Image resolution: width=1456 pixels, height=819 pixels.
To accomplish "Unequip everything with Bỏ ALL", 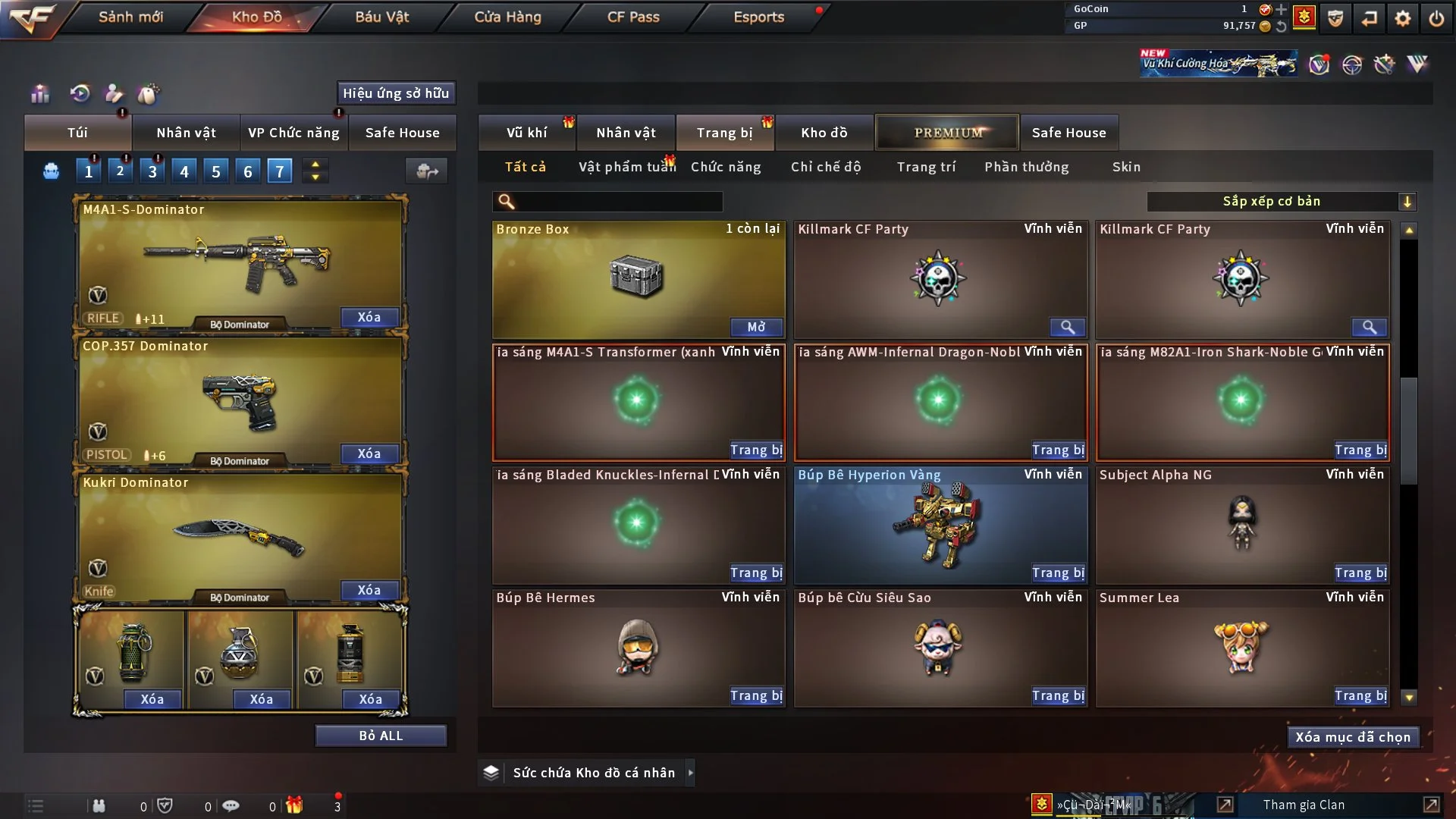I will [381, 736].
